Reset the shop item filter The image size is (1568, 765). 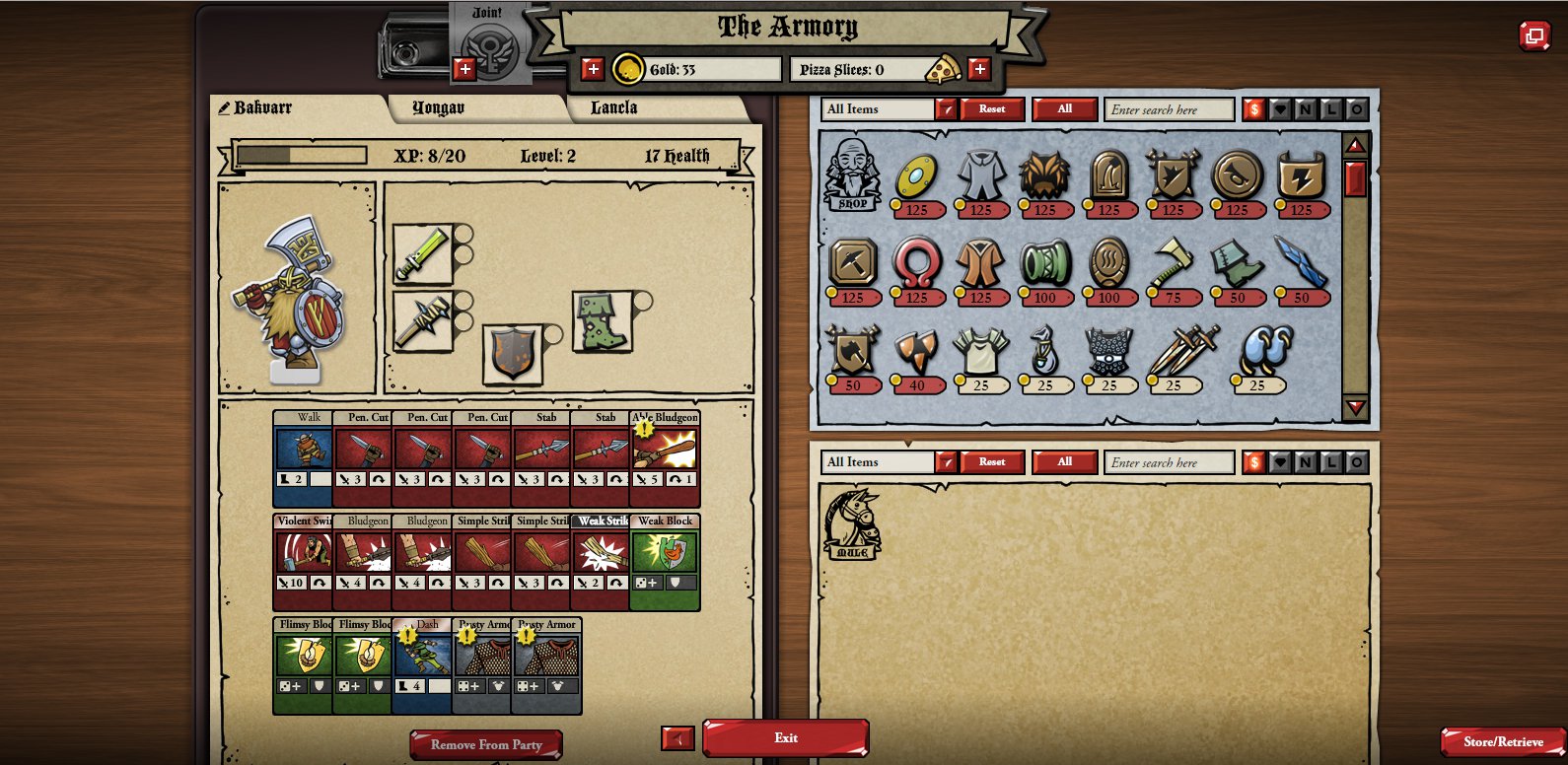(992, 109)
